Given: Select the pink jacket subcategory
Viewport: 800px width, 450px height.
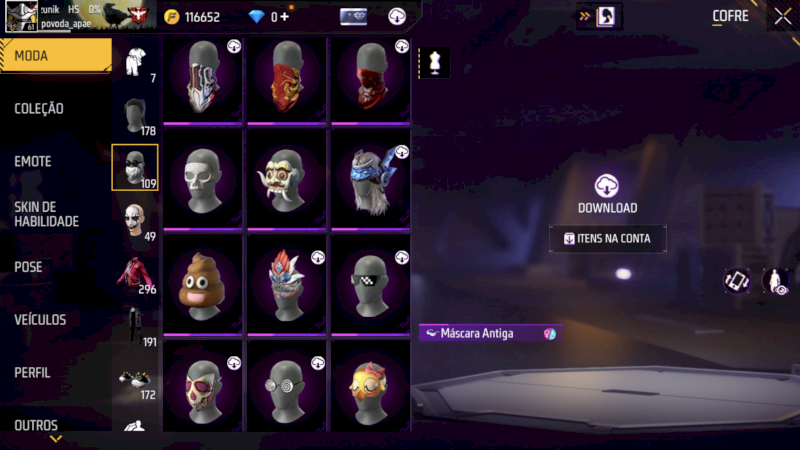Looking at the screenshot, I should point(134,272).
